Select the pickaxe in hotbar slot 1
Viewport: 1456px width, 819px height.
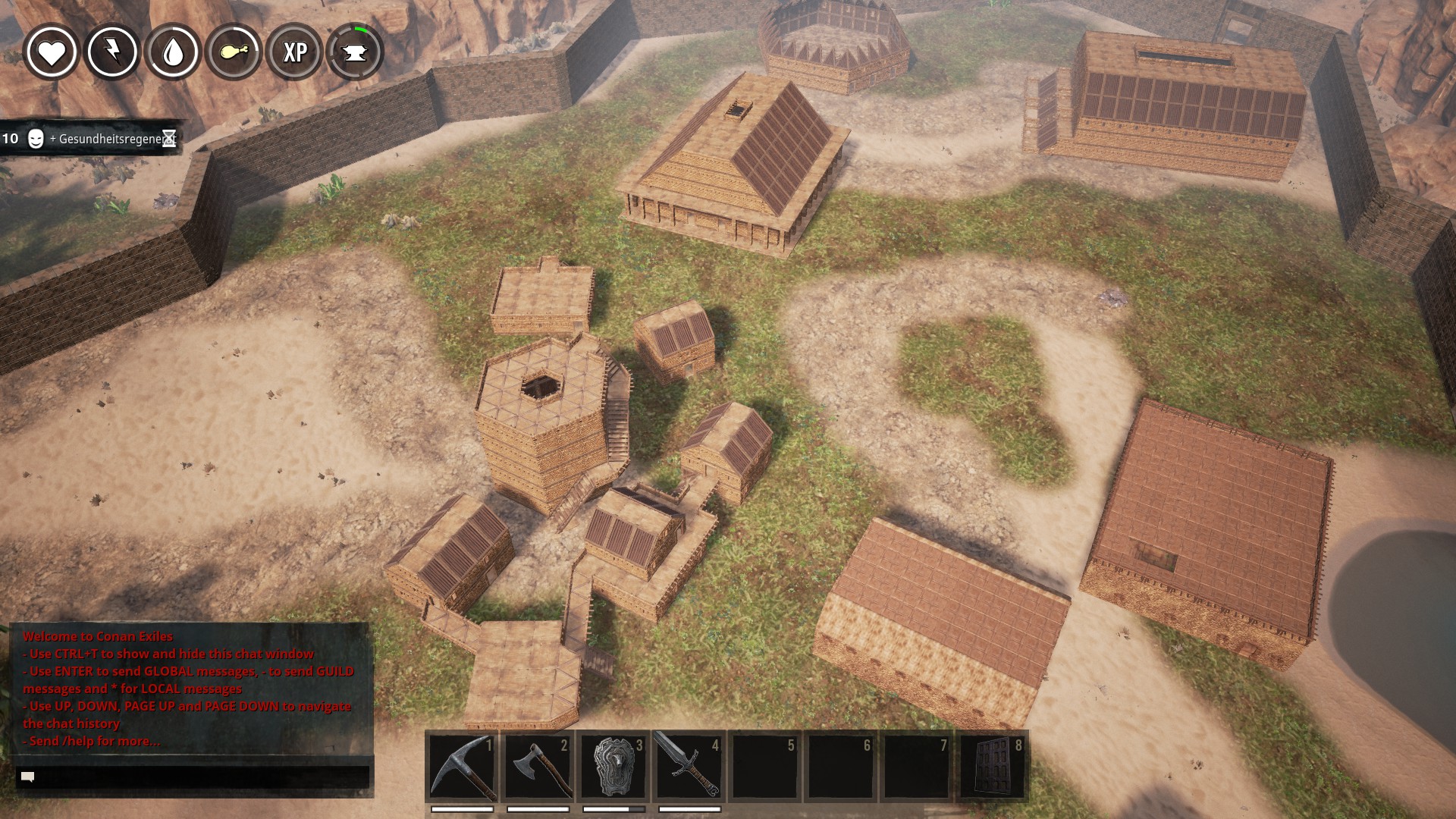pos(462,767)
